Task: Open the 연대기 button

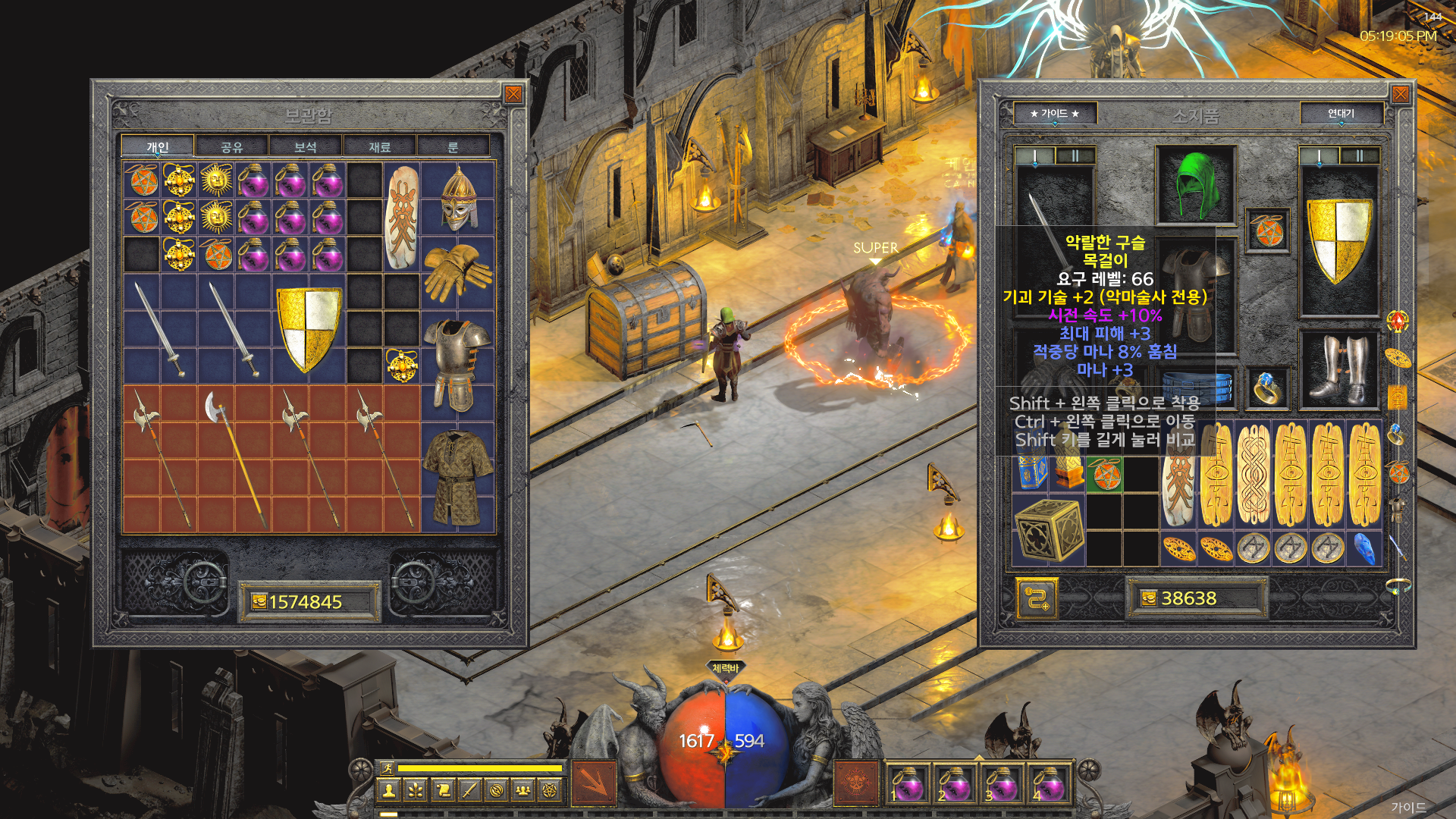Action: 1341,114
